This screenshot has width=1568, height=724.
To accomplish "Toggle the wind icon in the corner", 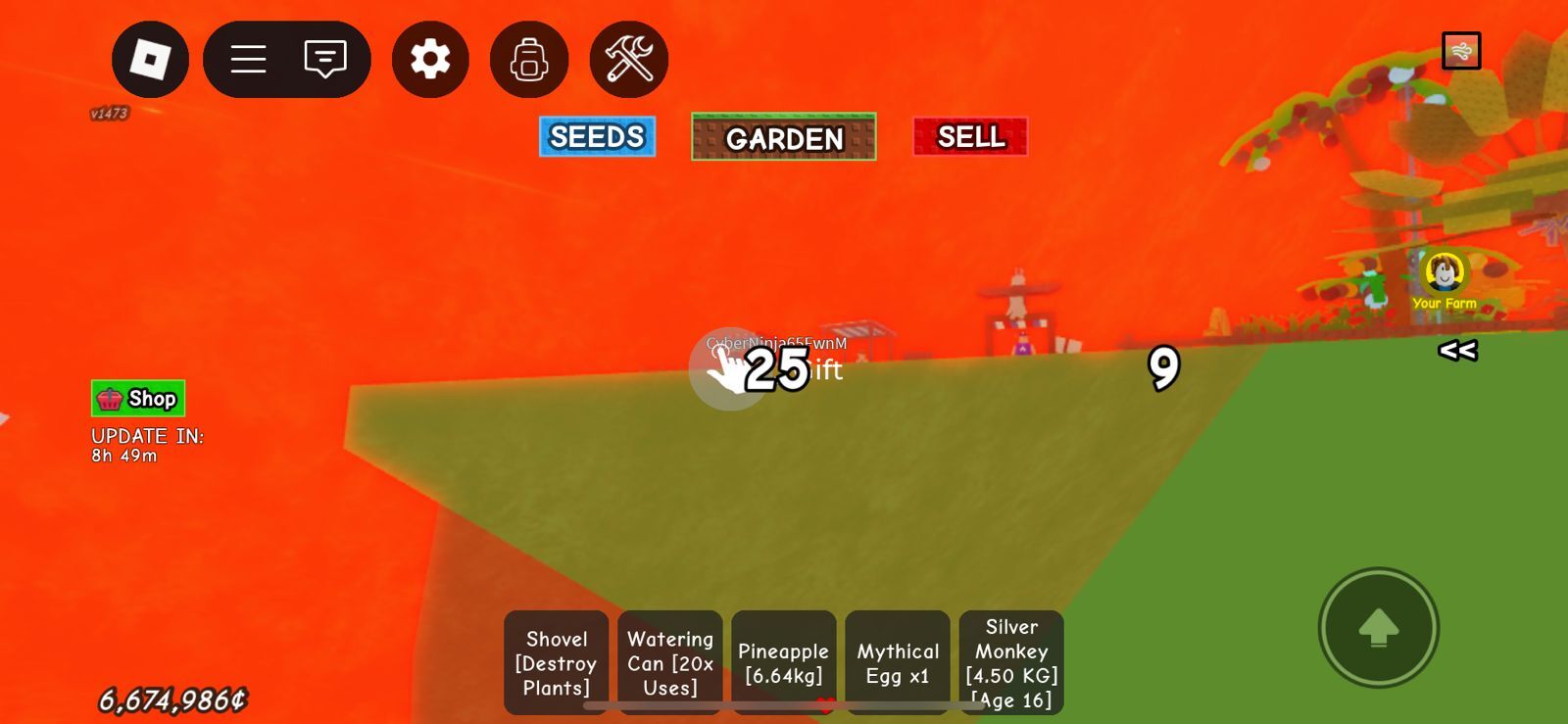I will 1461,51.
